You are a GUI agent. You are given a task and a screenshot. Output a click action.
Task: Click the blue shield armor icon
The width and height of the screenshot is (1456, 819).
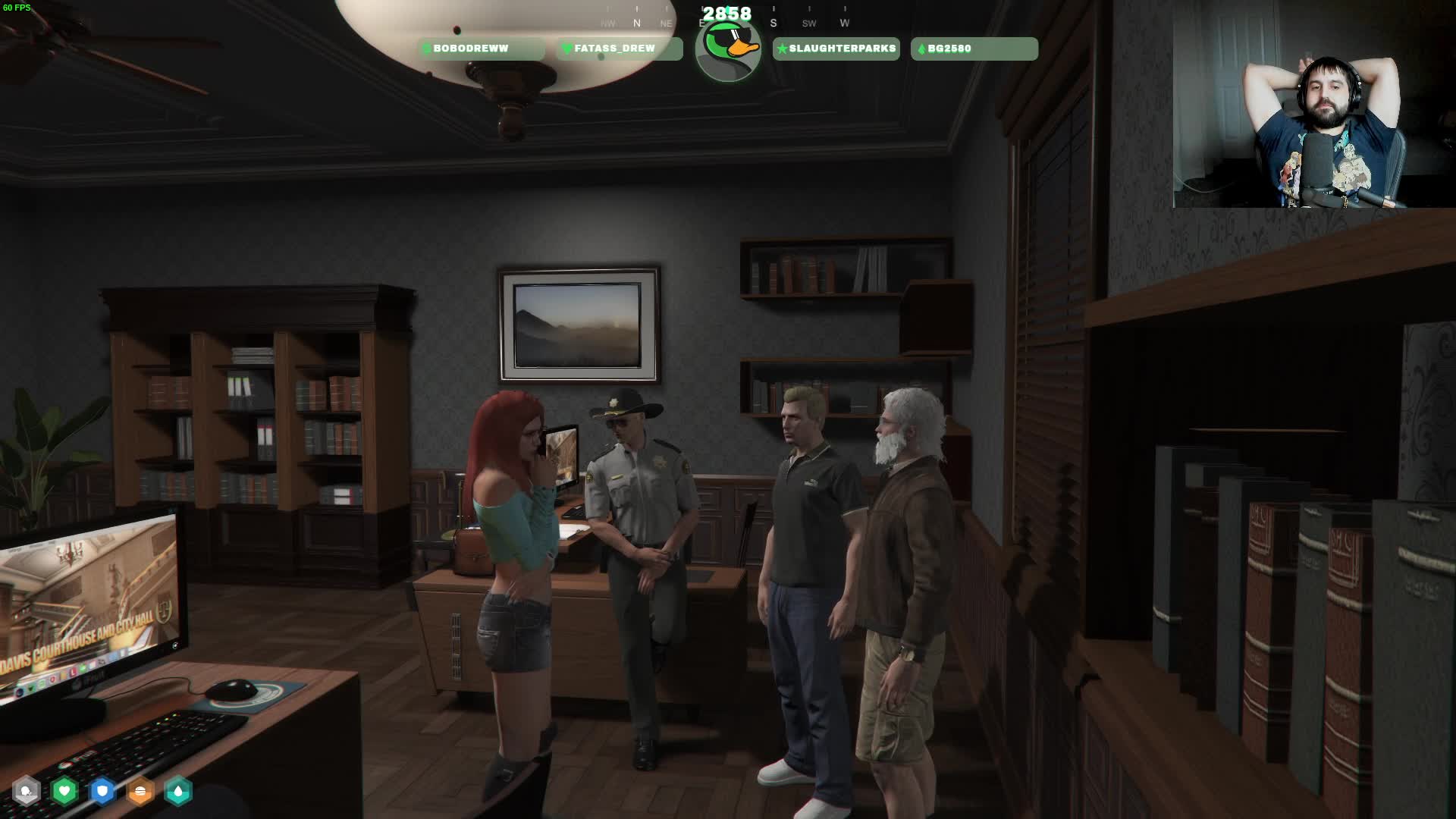pos(102,792)
